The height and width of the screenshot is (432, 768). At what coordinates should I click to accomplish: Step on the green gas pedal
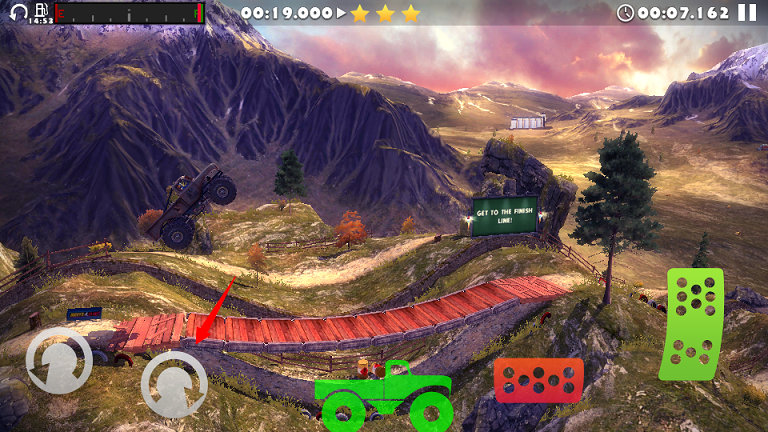pyautogui.click(x=691, y=324)
